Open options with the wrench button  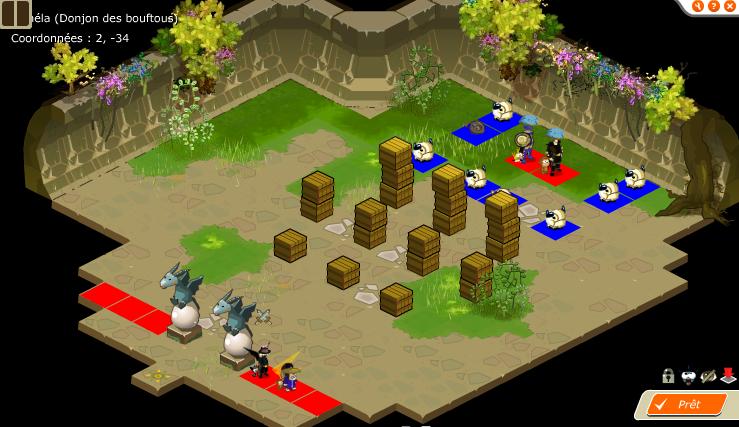699,6
